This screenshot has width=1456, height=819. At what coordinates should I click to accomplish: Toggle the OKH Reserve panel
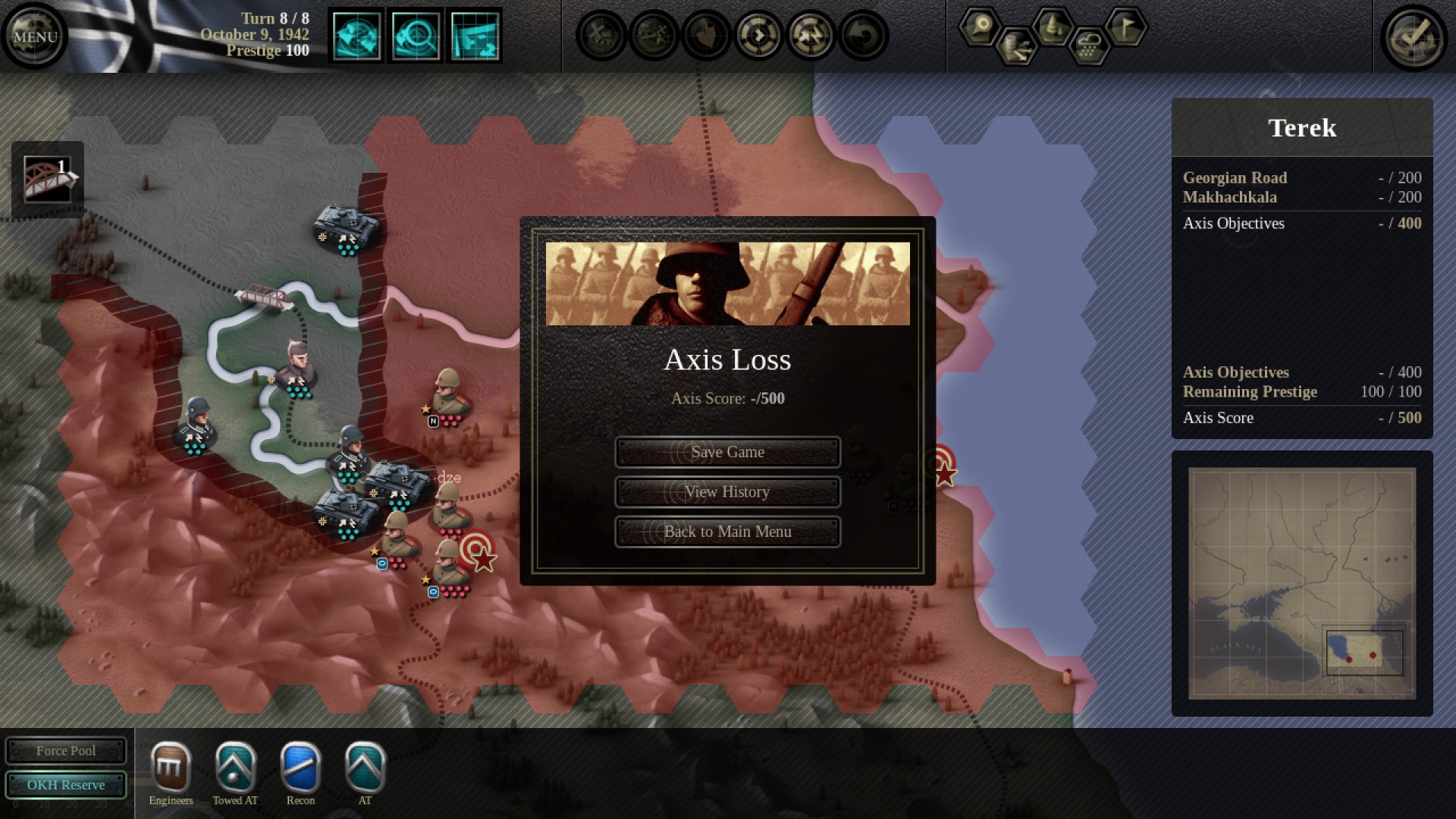(x=66, y=785)
